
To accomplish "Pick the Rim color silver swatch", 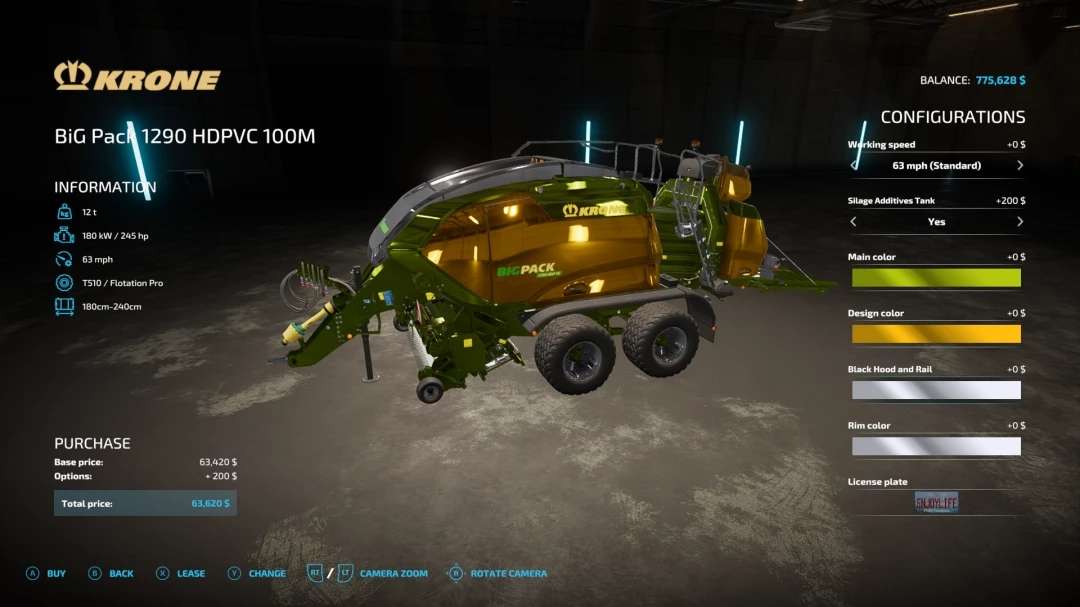I will pyautogui.click(x=935, y=446).
